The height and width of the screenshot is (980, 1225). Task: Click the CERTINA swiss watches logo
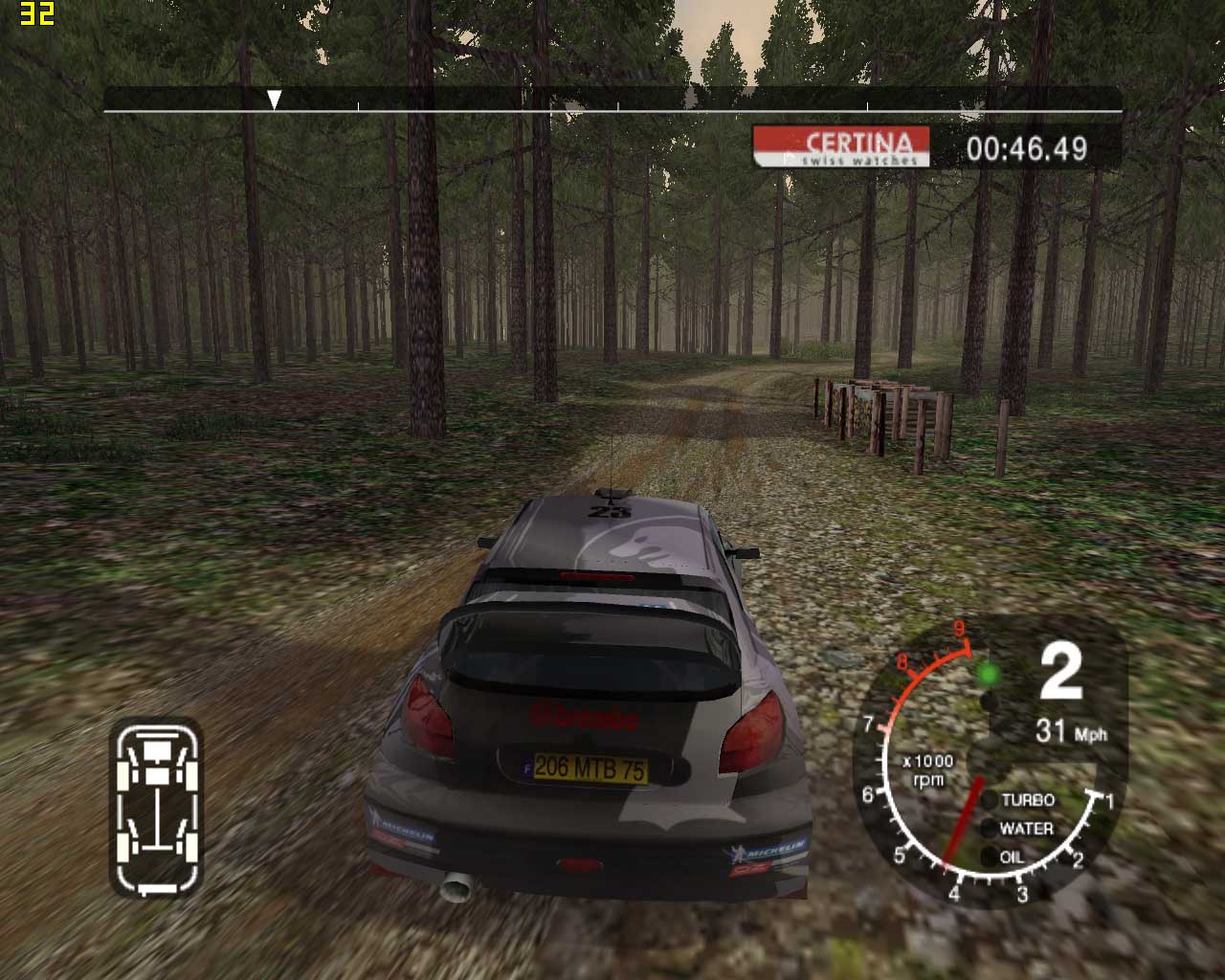(843, 149)
